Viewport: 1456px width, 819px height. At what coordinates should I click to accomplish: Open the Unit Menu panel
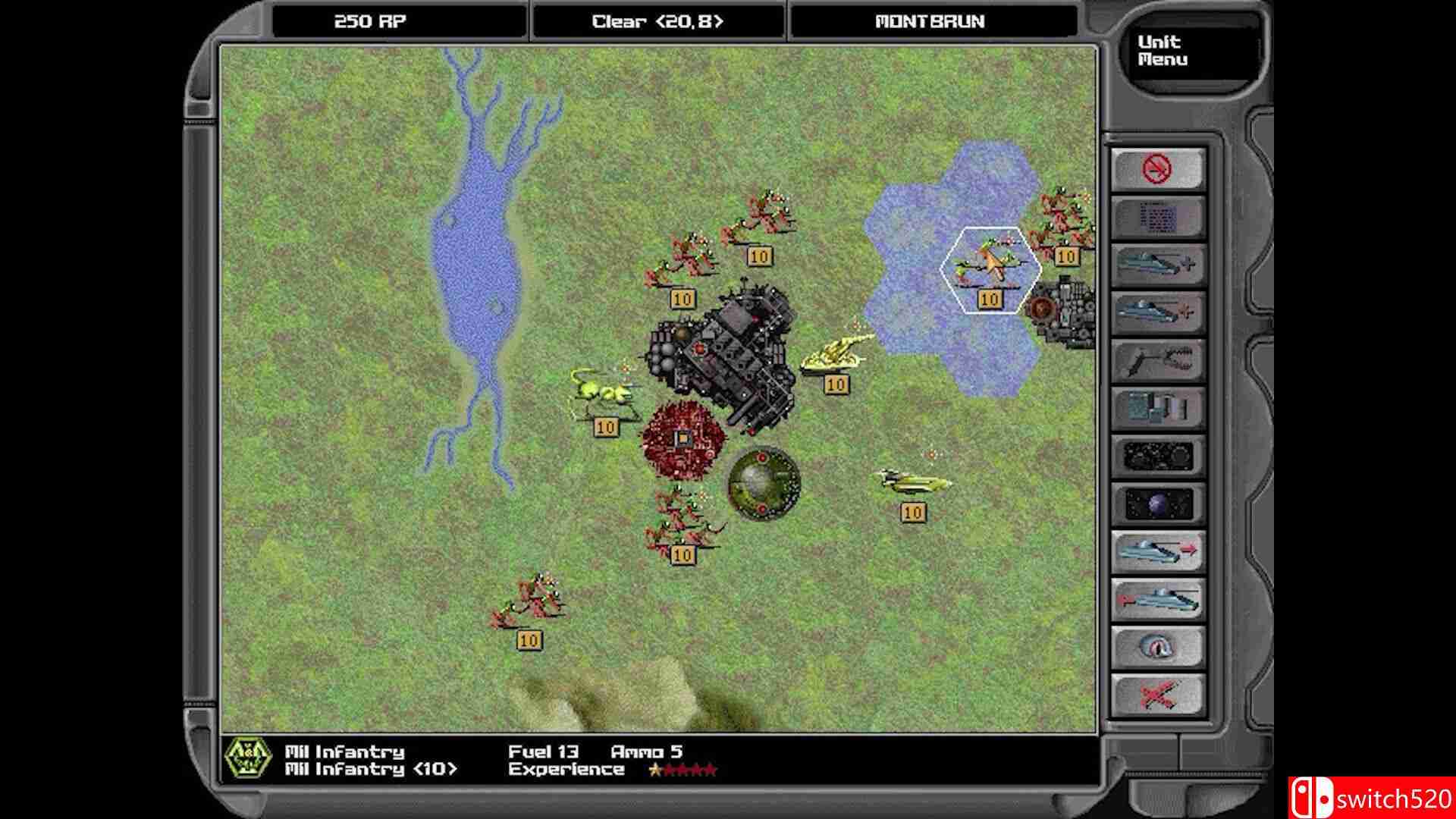[x=1163, y=51]
